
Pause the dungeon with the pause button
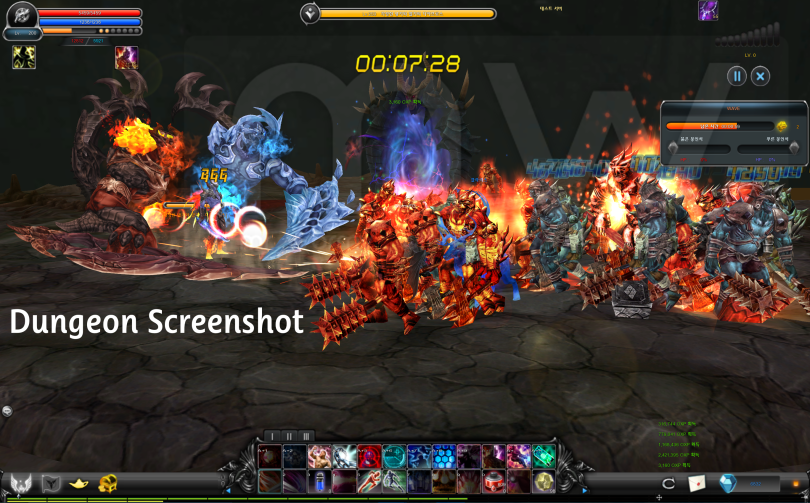click(736, 76)
